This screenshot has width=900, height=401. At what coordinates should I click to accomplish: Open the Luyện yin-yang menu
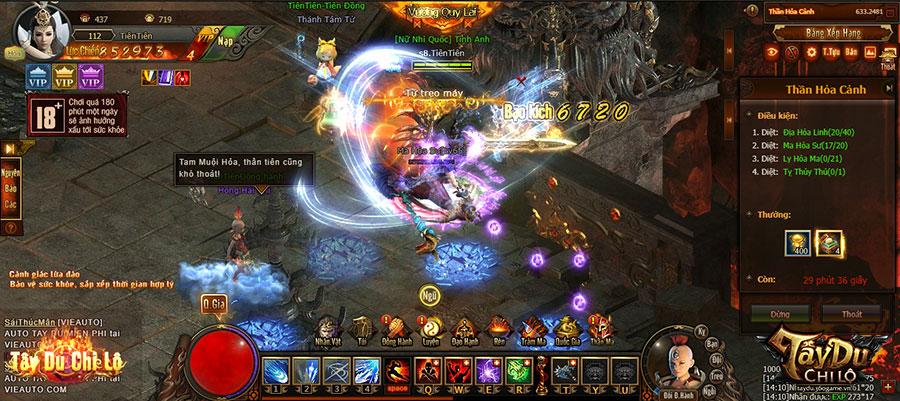click(x=432, y=328)
